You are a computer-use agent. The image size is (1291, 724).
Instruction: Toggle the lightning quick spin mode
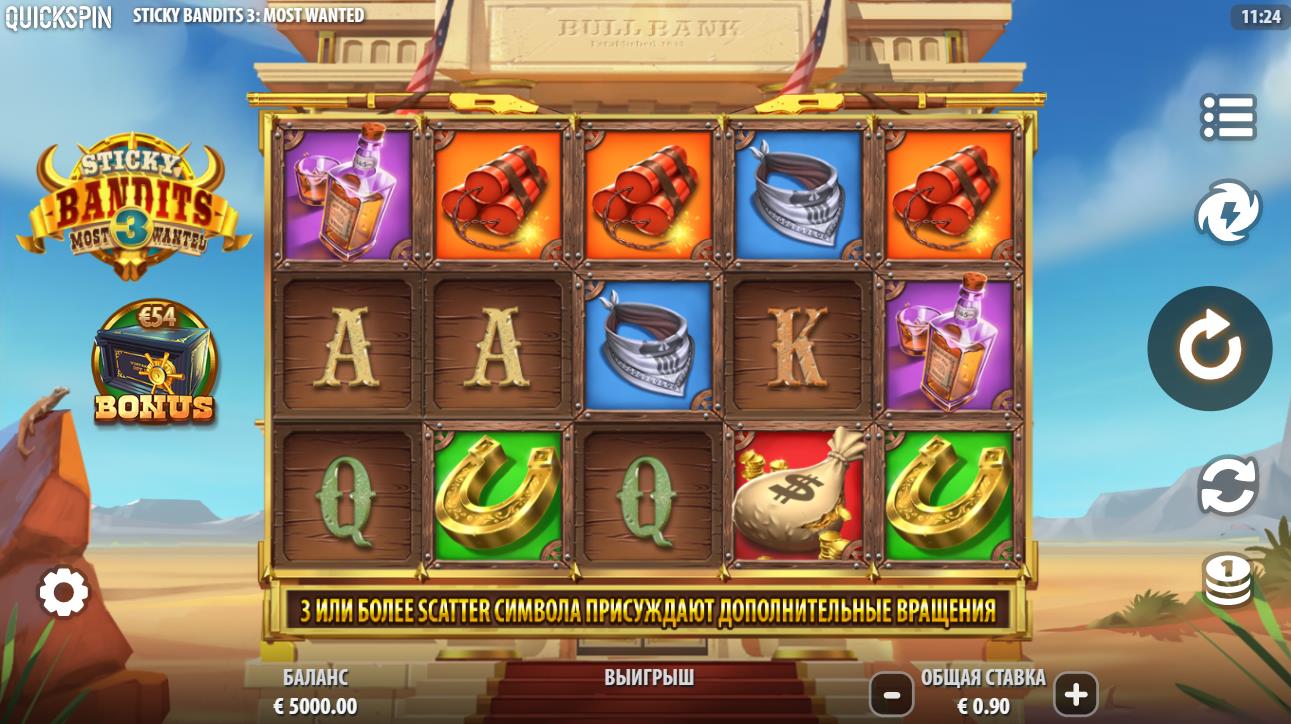(1228, 213)
